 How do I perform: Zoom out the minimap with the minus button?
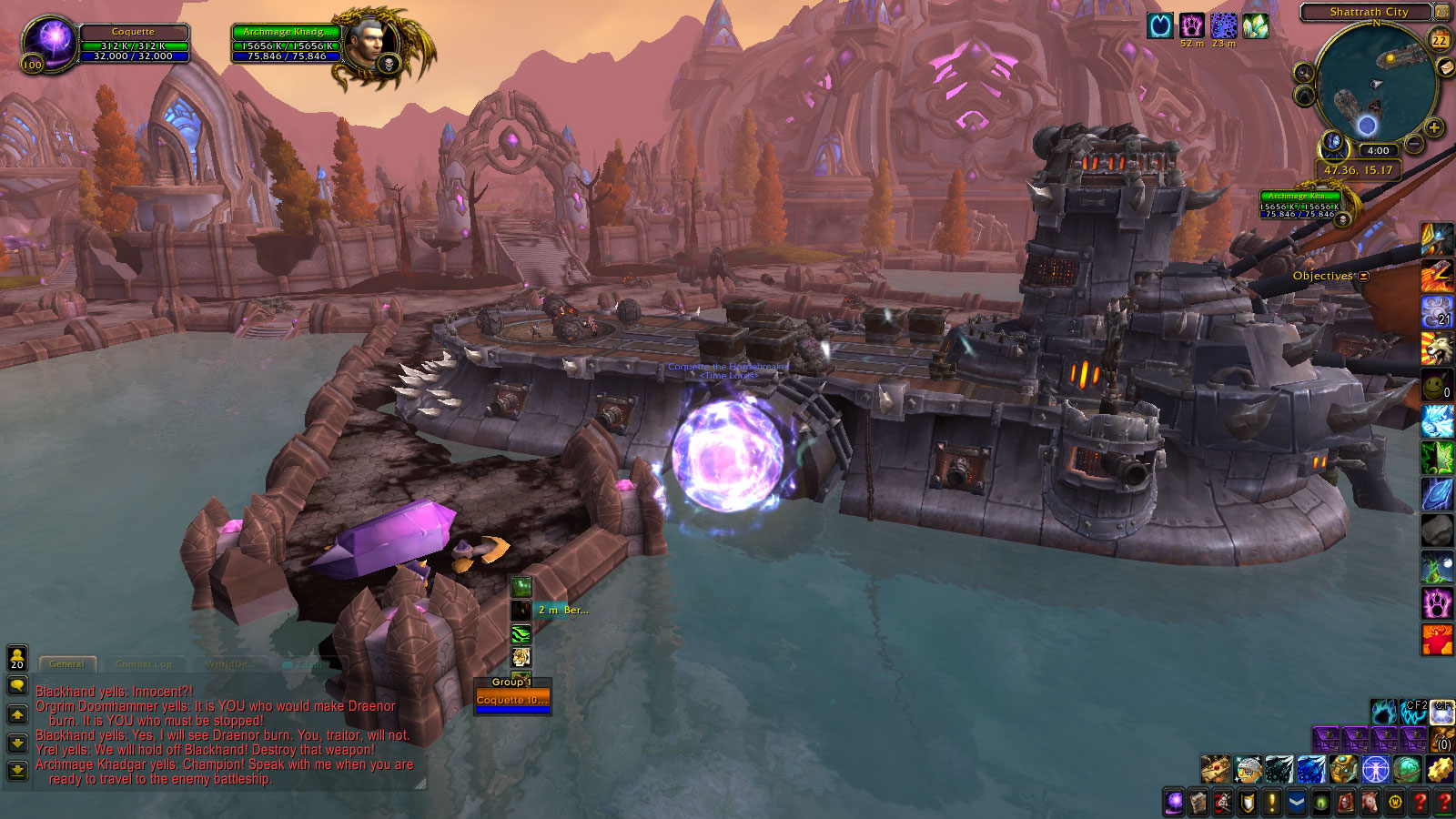coord(1414,143)
